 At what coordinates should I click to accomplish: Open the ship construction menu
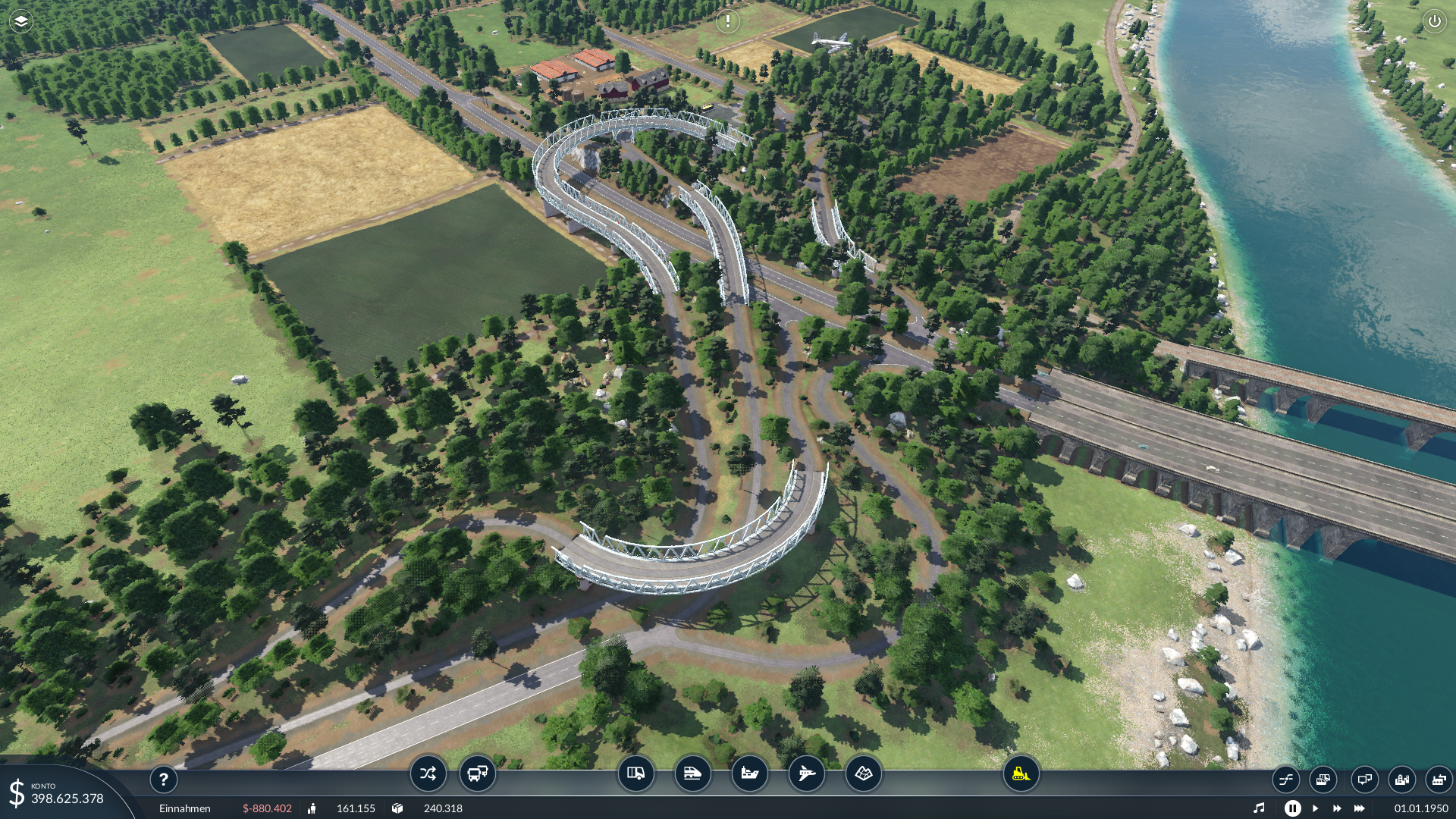[749, 773]
